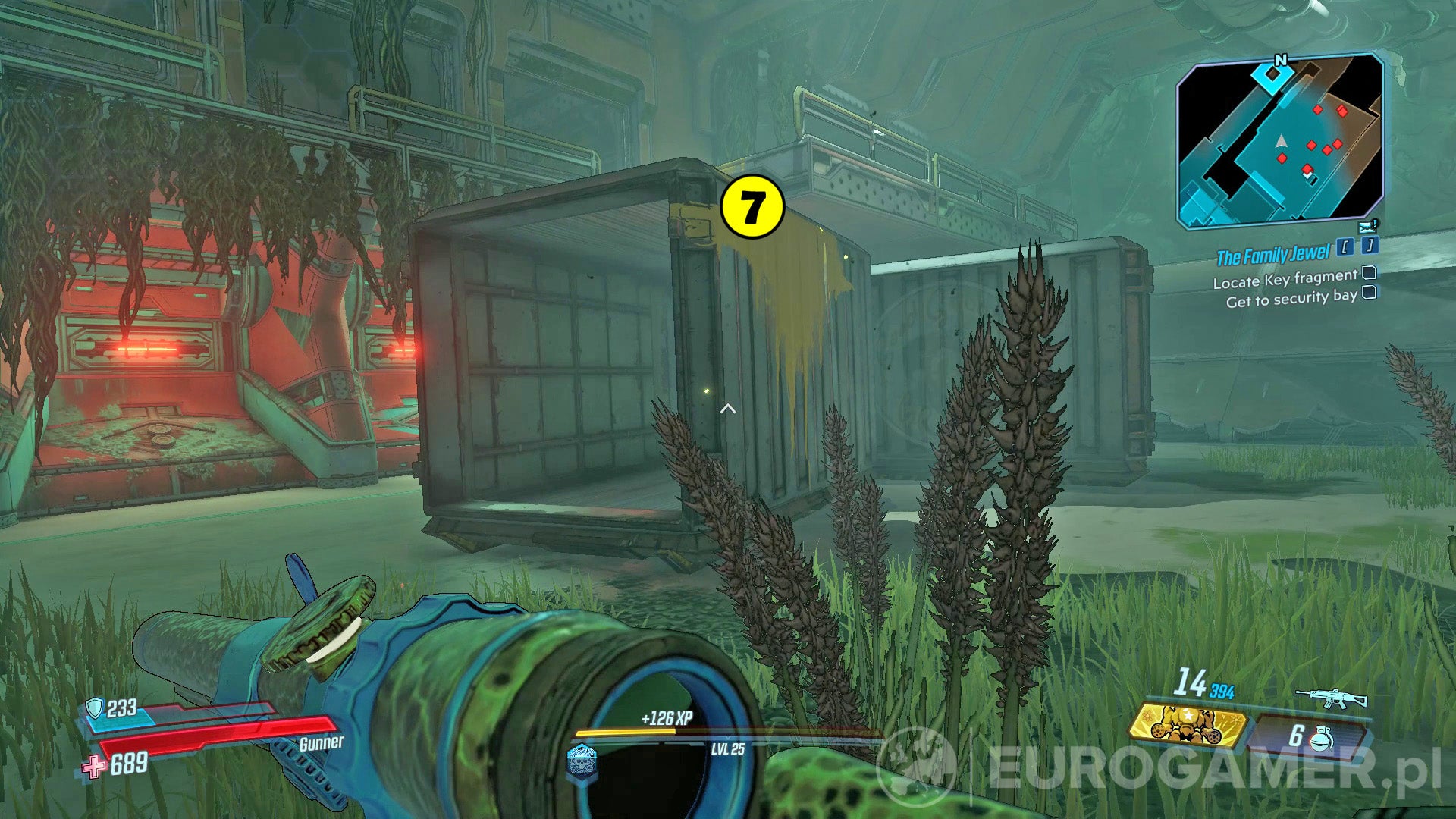This screenshot has width=1456, height=819.
Task: Click the N compass marker on the minimap
Action: [1281, 61]
